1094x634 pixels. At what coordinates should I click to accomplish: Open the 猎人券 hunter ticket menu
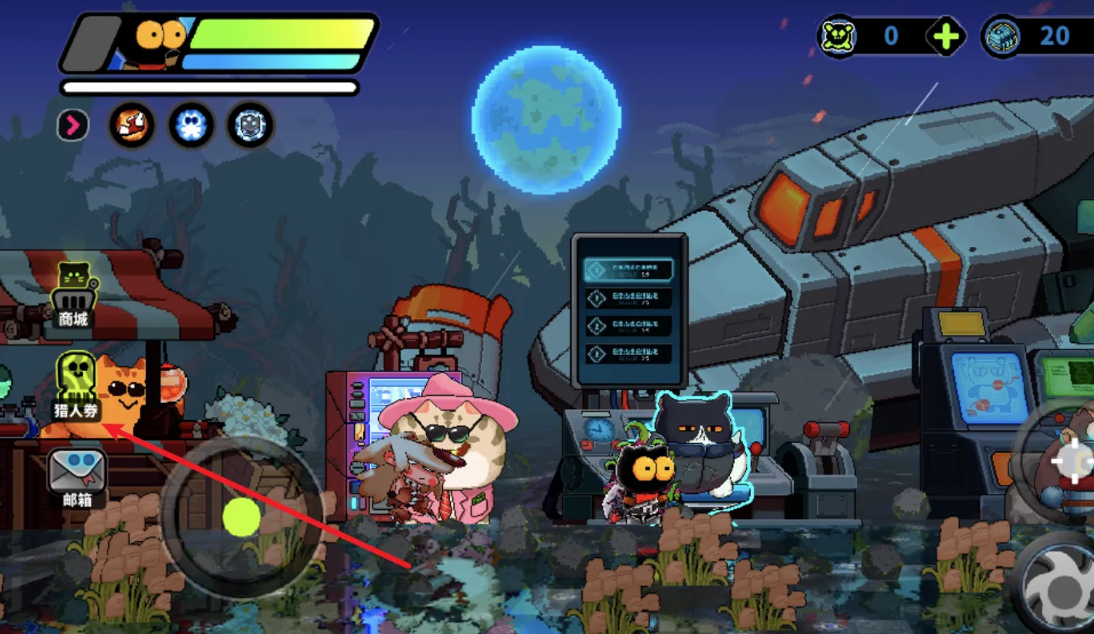(77, 385)
